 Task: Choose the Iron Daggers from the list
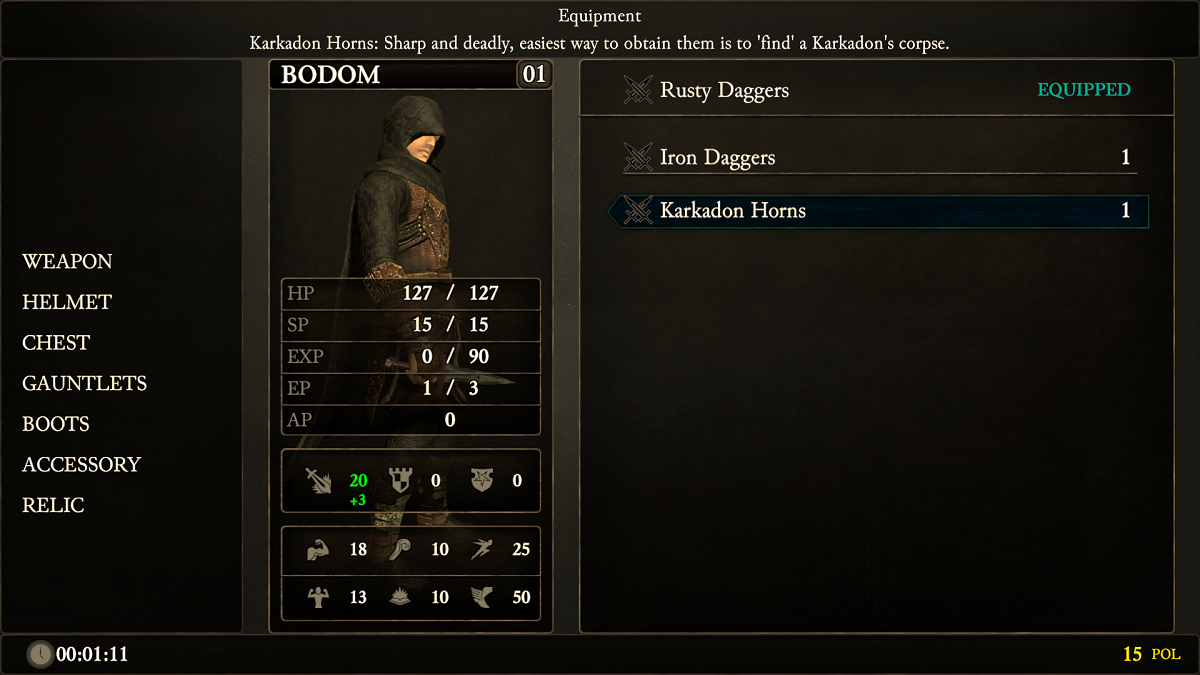pos(876,158)
